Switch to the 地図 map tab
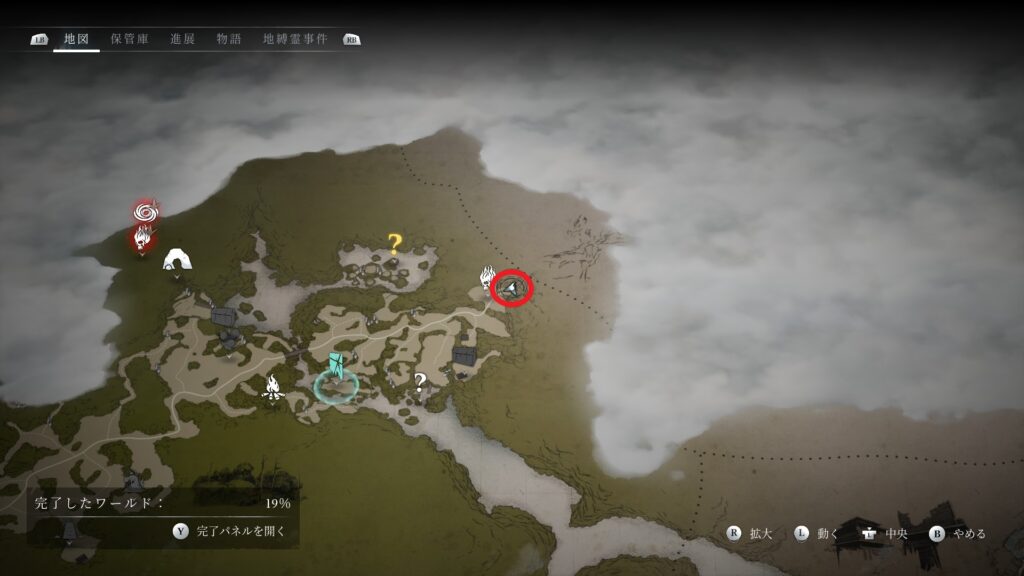Screen dimensions: 1024x576 pos(76,39)
